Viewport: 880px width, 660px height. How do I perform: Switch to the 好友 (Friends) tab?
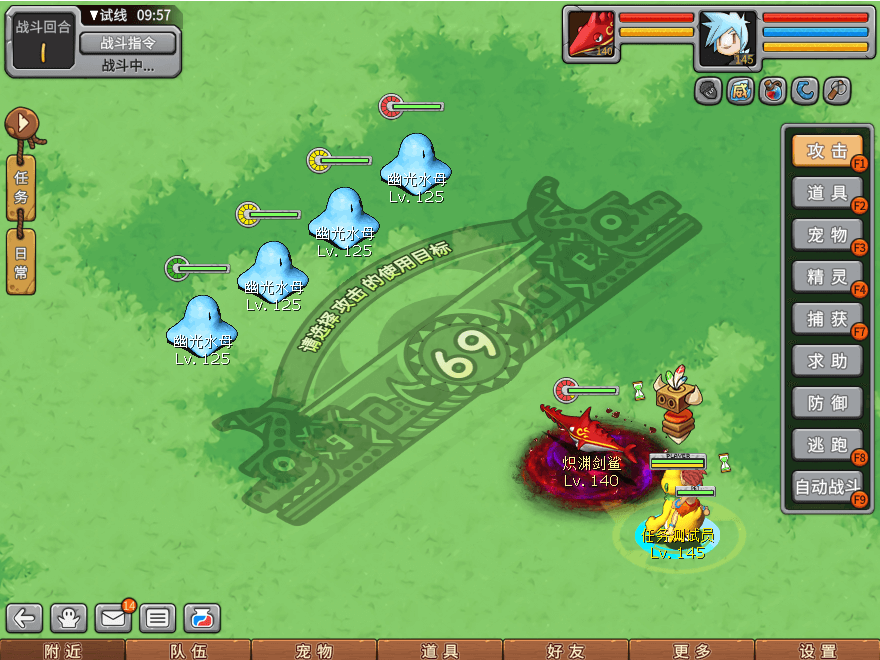565,651
